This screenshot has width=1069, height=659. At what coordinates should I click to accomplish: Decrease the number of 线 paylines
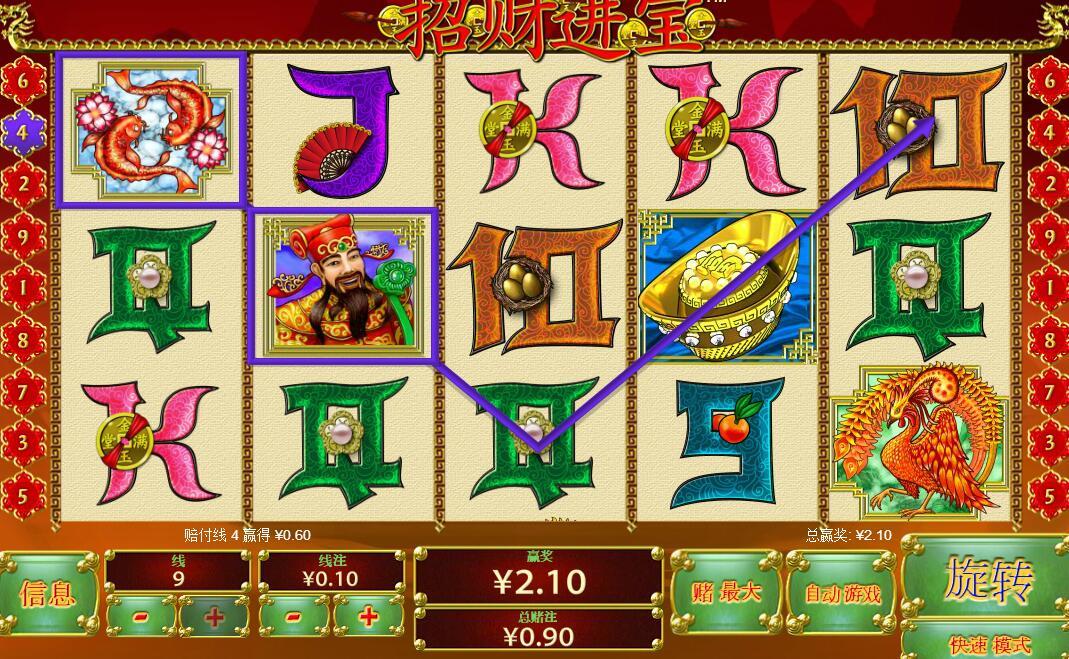(141, 617)
